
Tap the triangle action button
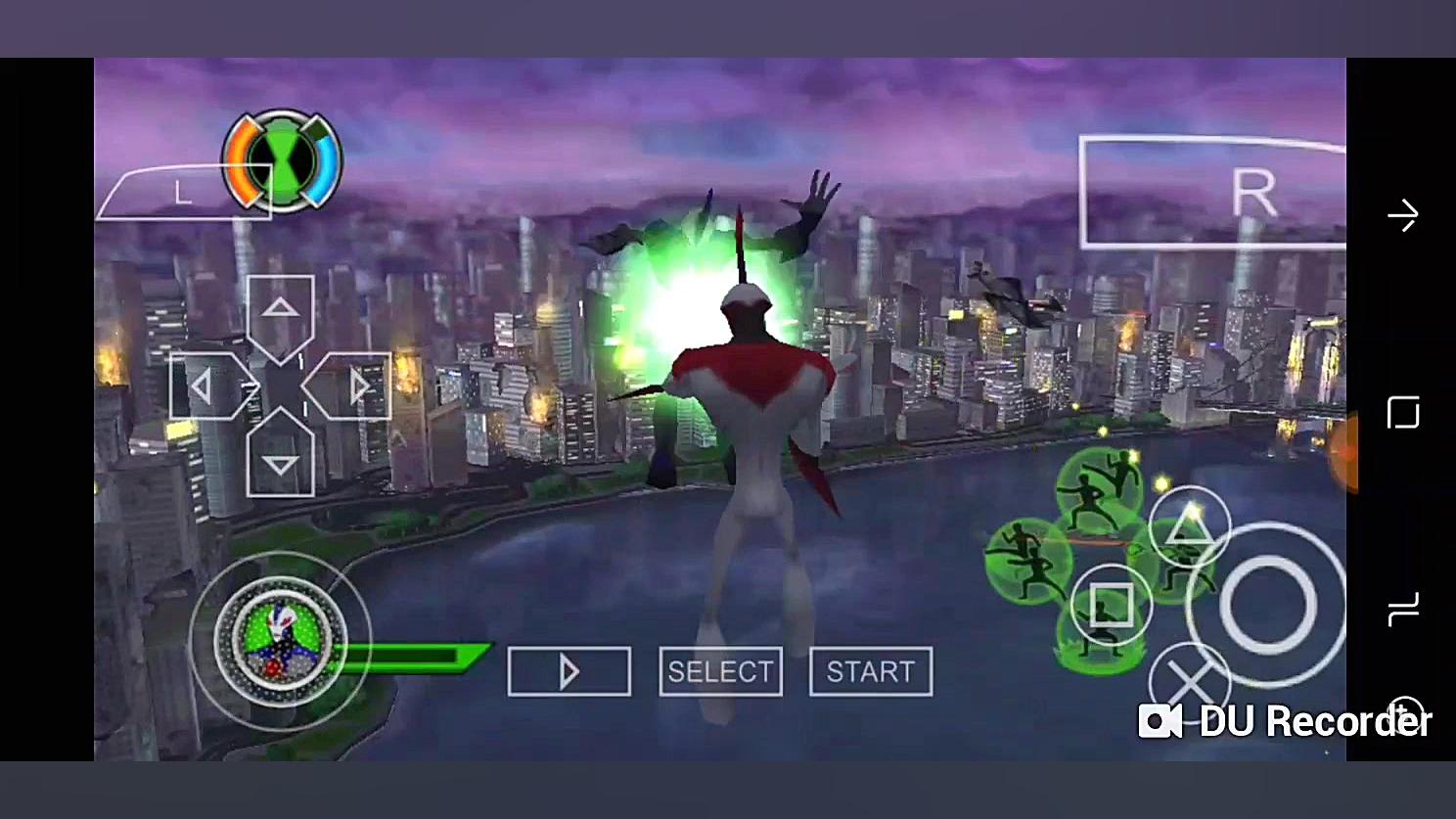pyautogui.click(x=1189, y=527)
